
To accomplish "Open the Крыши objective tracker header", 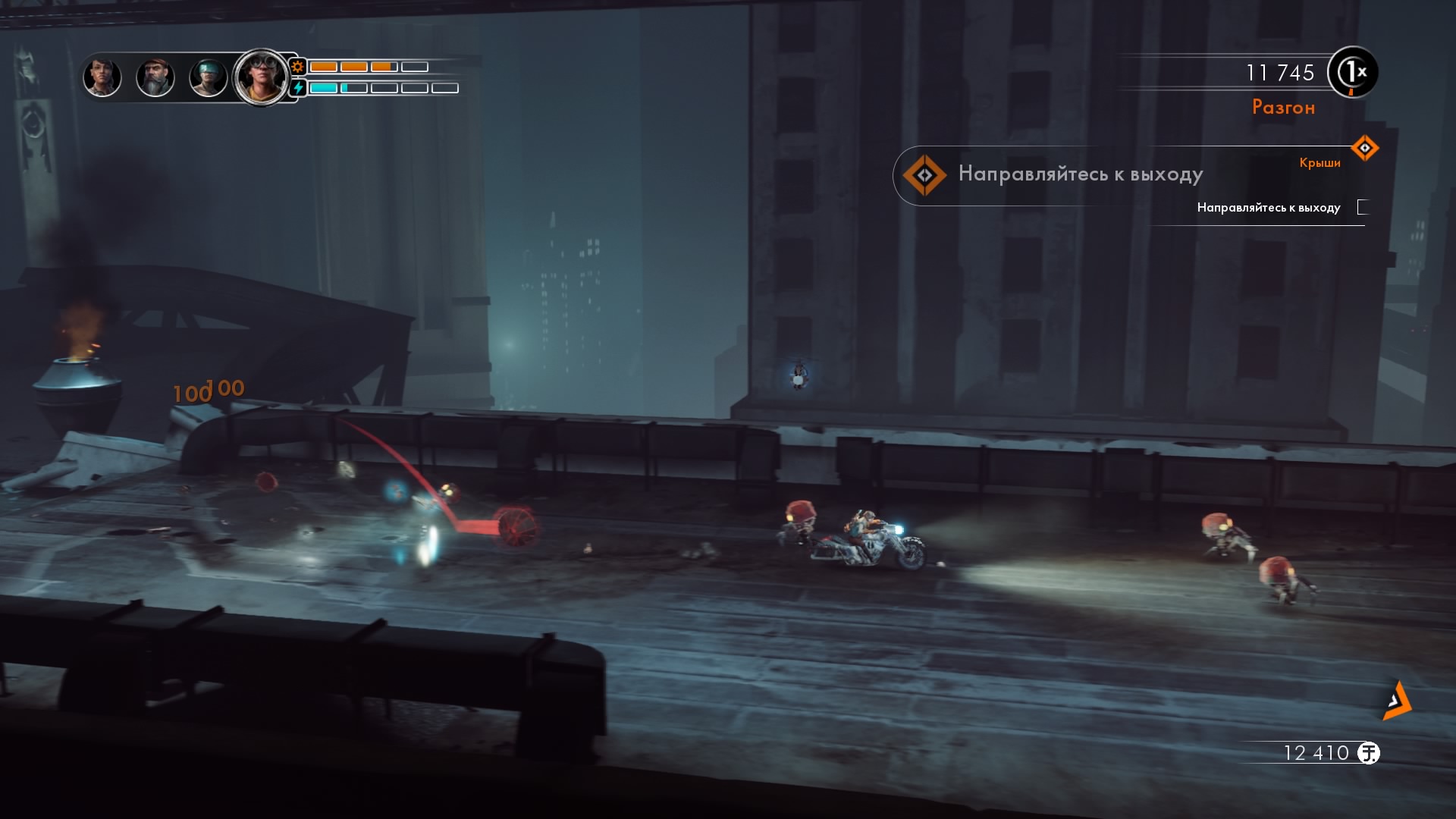I will tap(1319, 162).
